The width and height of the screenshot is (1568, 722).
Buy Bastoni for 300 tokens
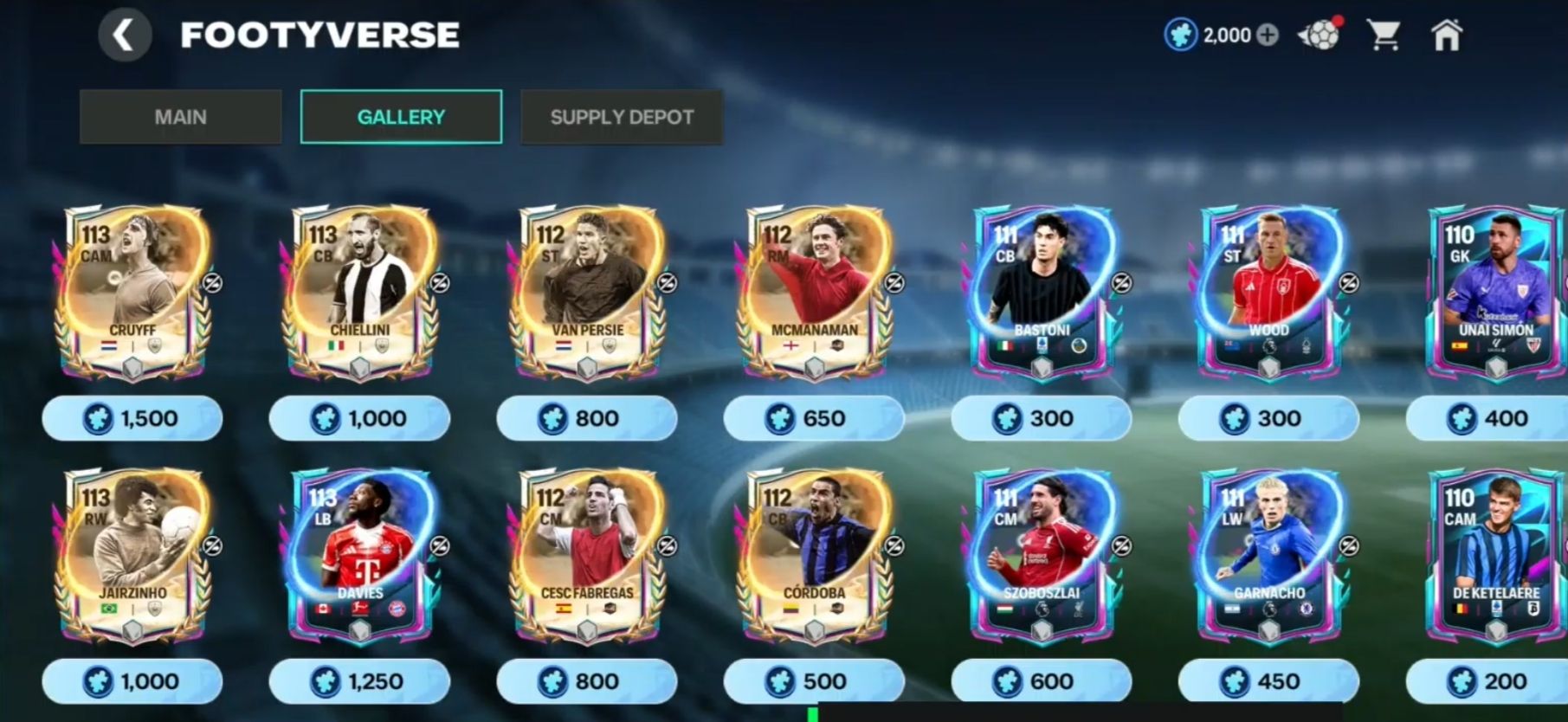[x=1041, y=419]
